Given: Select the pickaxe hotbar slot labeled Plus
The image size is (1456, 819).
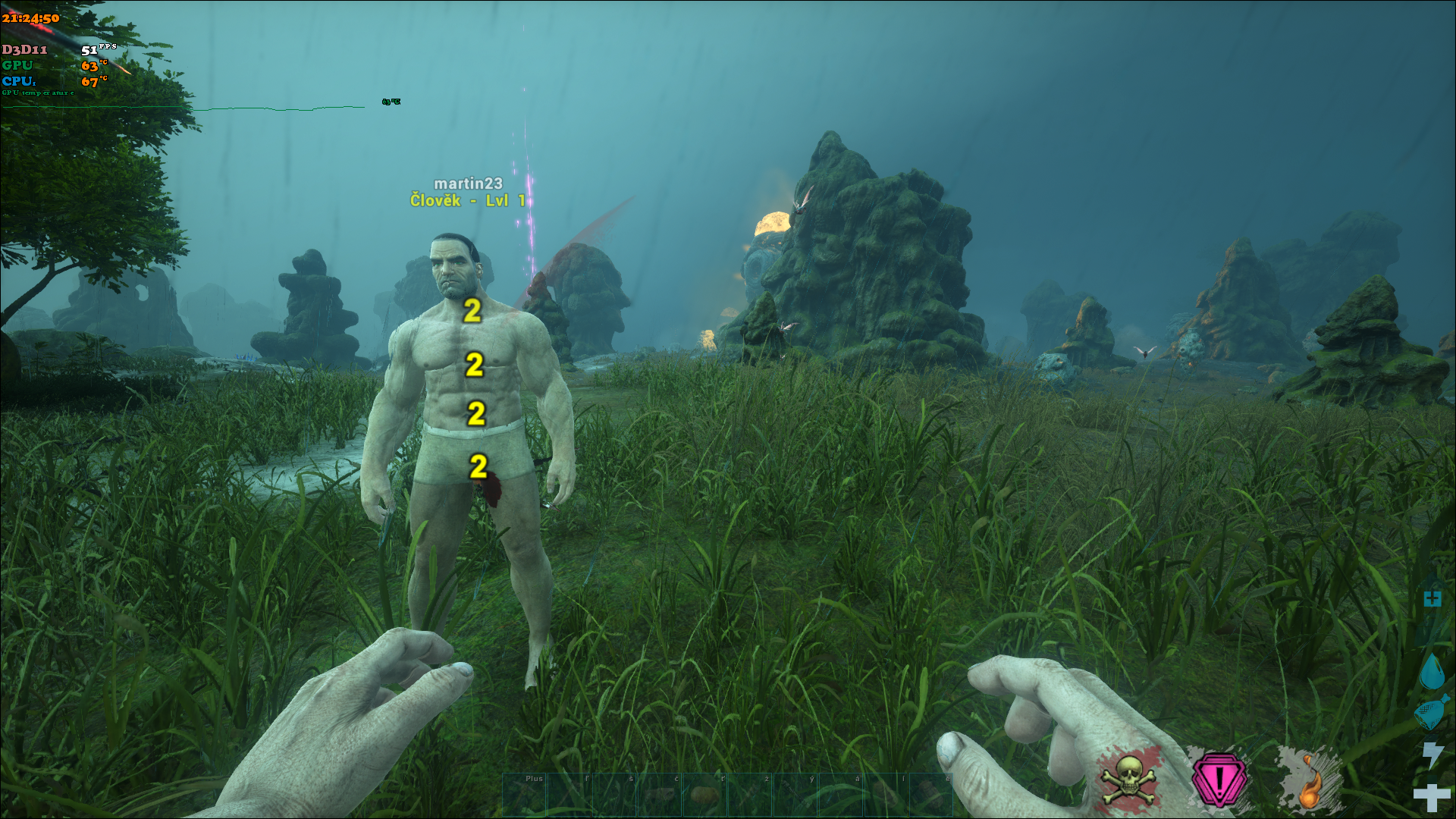Looking at the screenshot, I should click(524, 794).
